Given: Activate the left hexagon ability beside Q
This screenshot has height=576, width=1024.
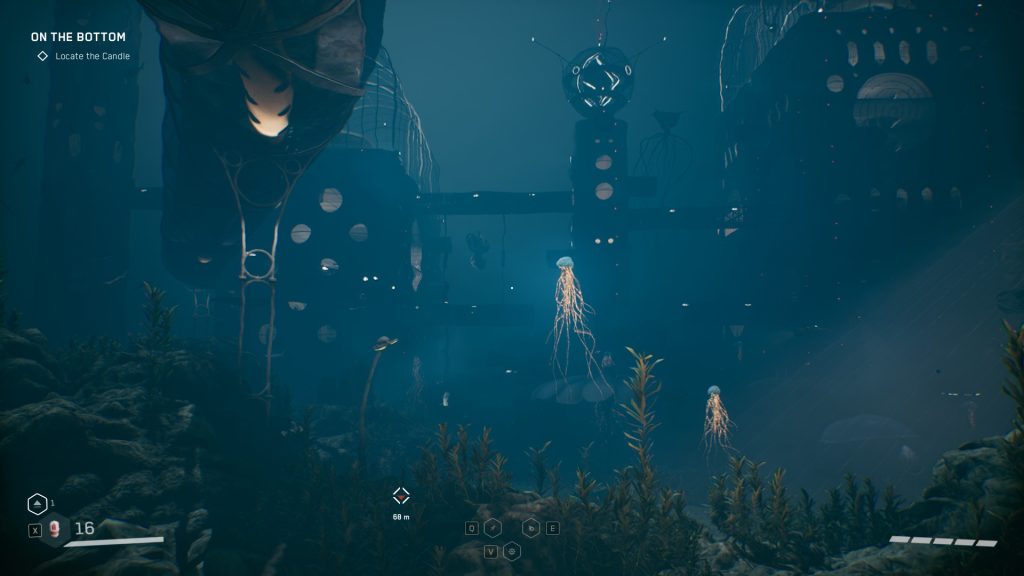Looking at the screenshot, I should 493,528.
